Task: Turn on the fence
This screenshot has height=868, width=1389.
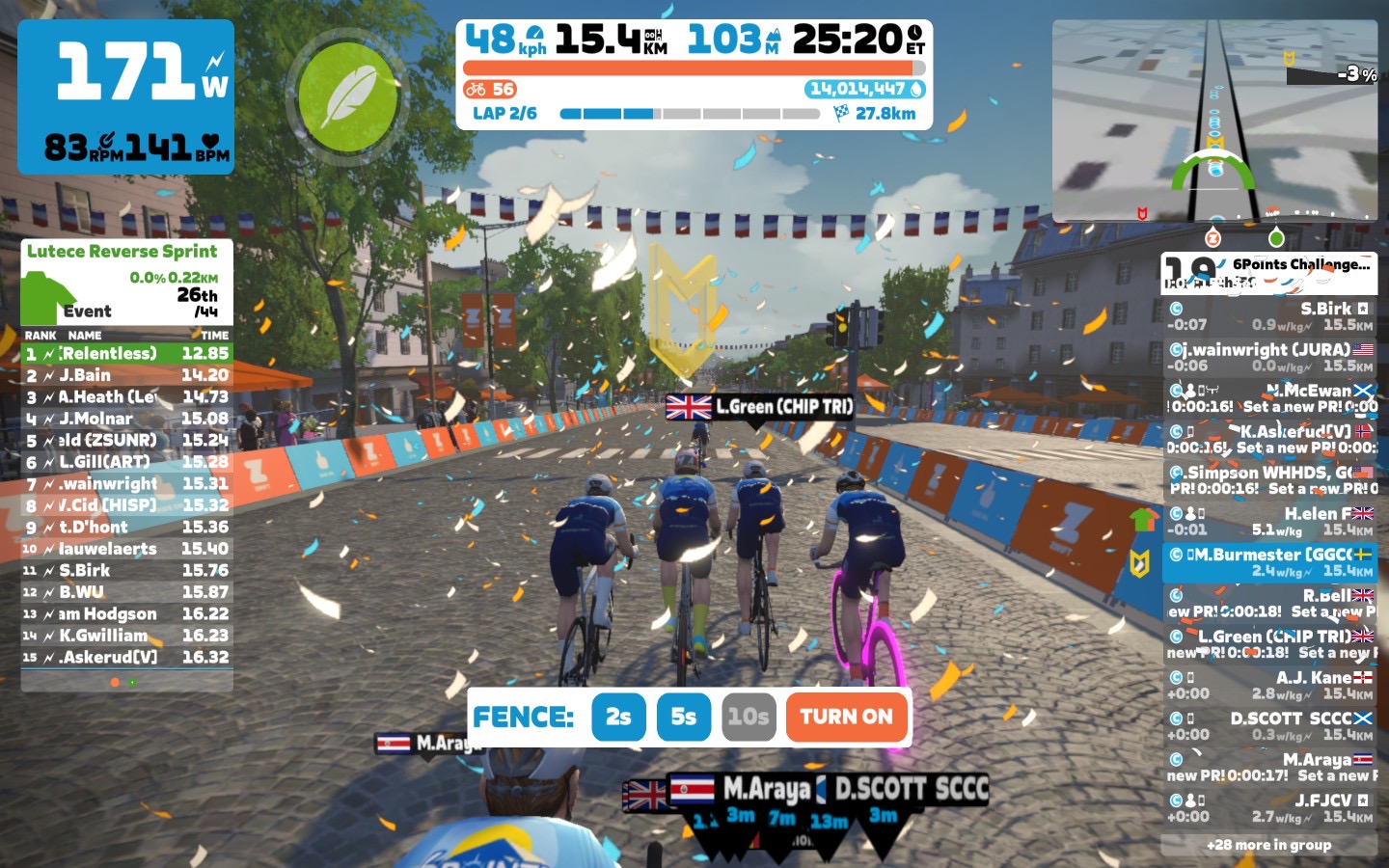Action: (x=846, y=717)
